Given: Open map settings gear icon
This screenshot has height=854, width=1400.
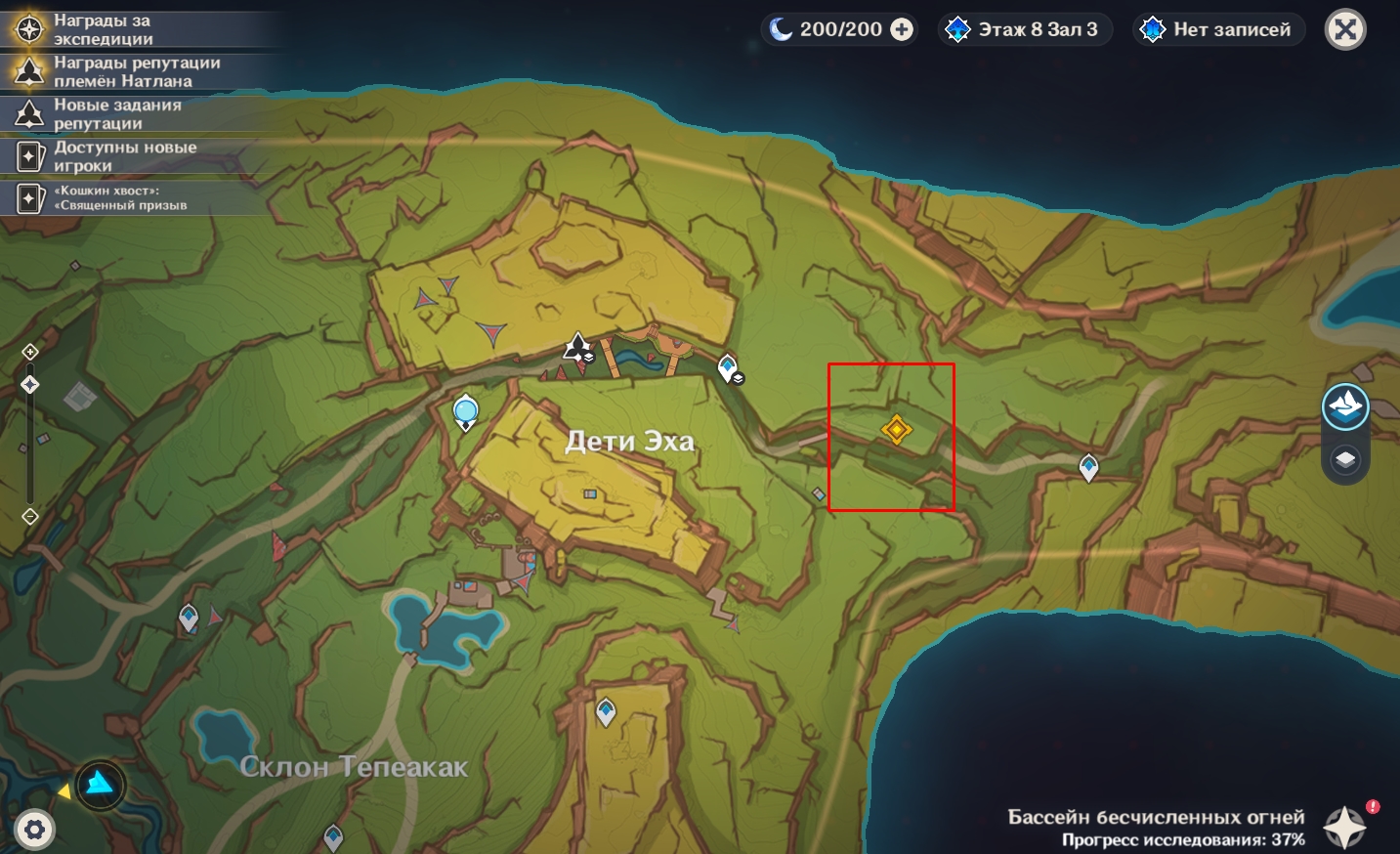Looking at the screenshot, I should (34, 831).
